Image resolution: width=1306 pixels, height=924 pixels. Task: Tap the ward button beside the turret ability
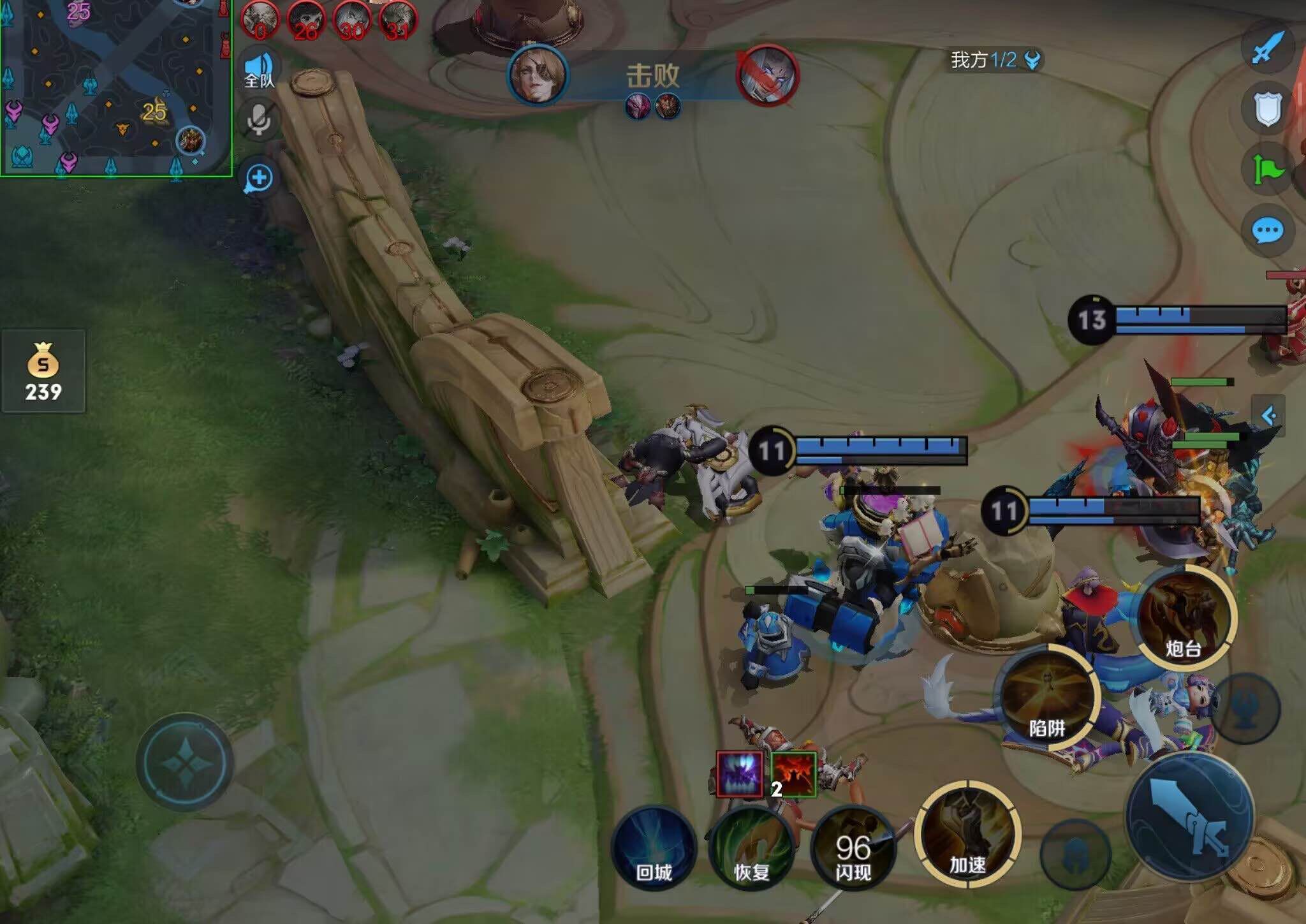click(1245, 708)
